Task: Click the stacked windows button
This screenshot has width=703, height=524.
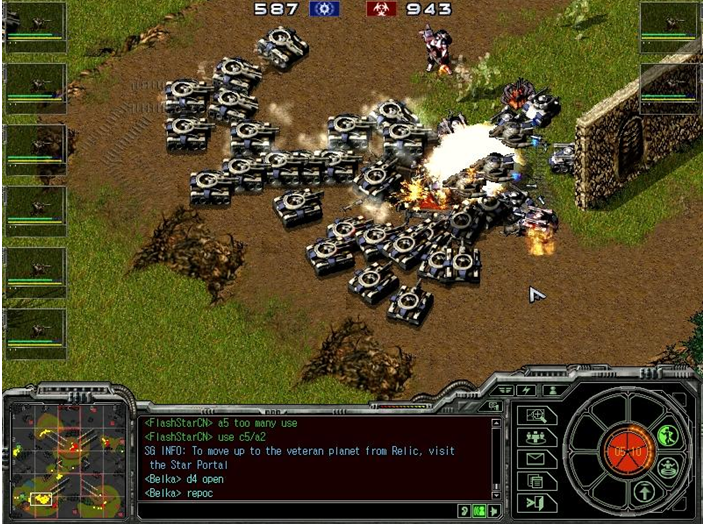Action: click(536, 481)
